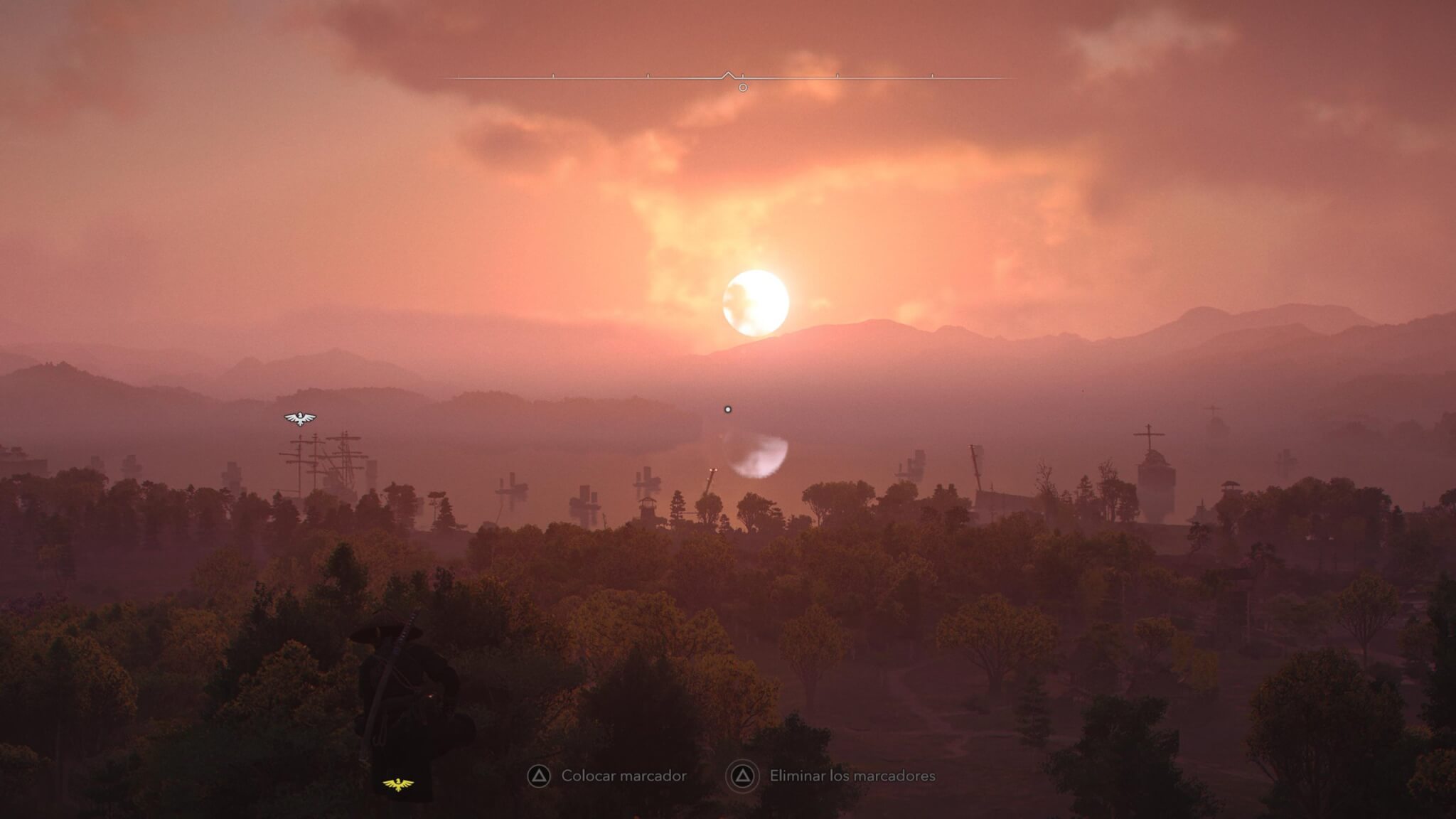The height and width of the screenshot is (819, 1456).
Task: Select the white eagle viewpoint marker
Action: click(x=300, y=418)
